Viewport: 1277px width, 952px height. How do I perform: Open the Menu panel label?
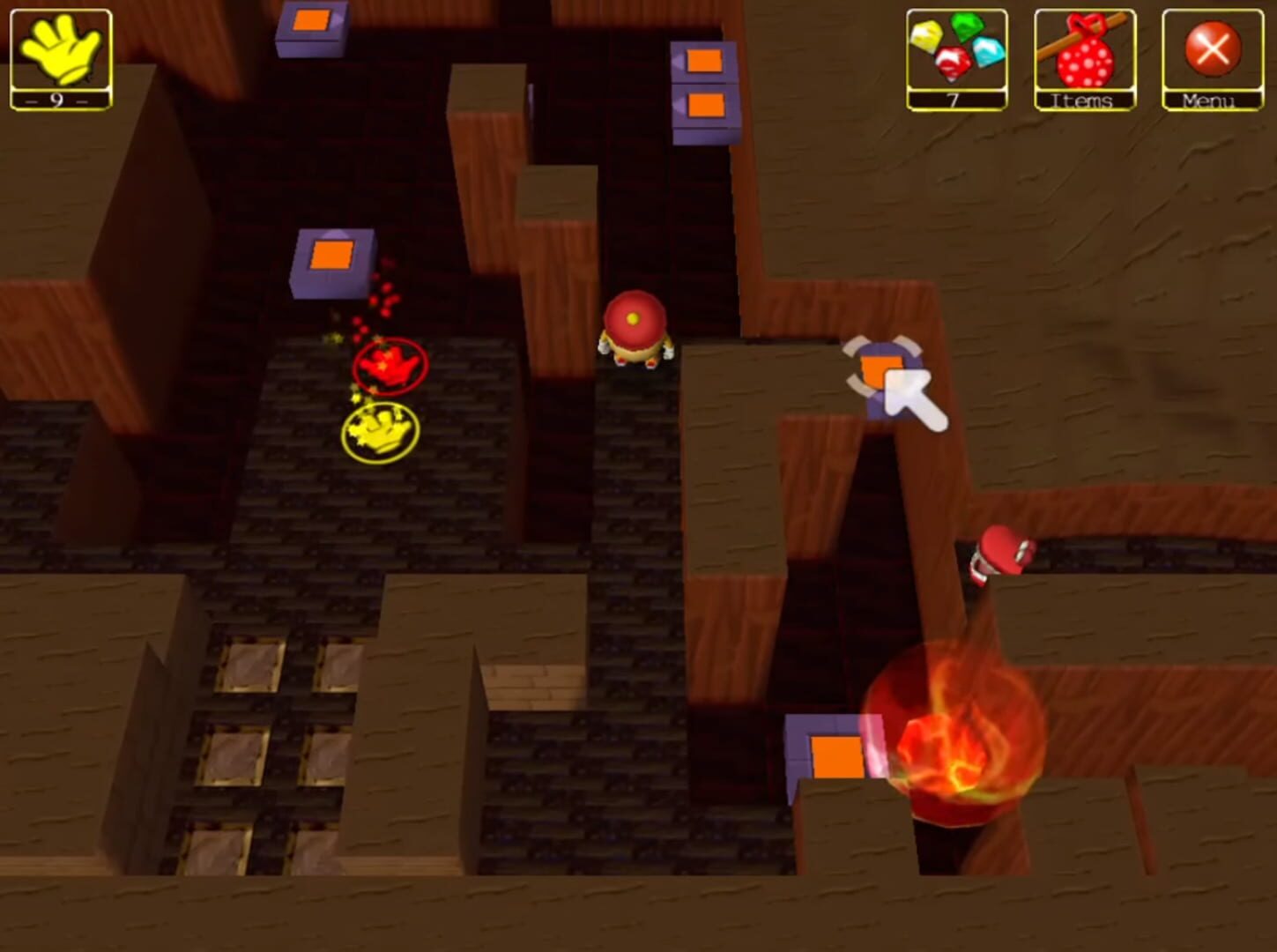point(1208,101)
